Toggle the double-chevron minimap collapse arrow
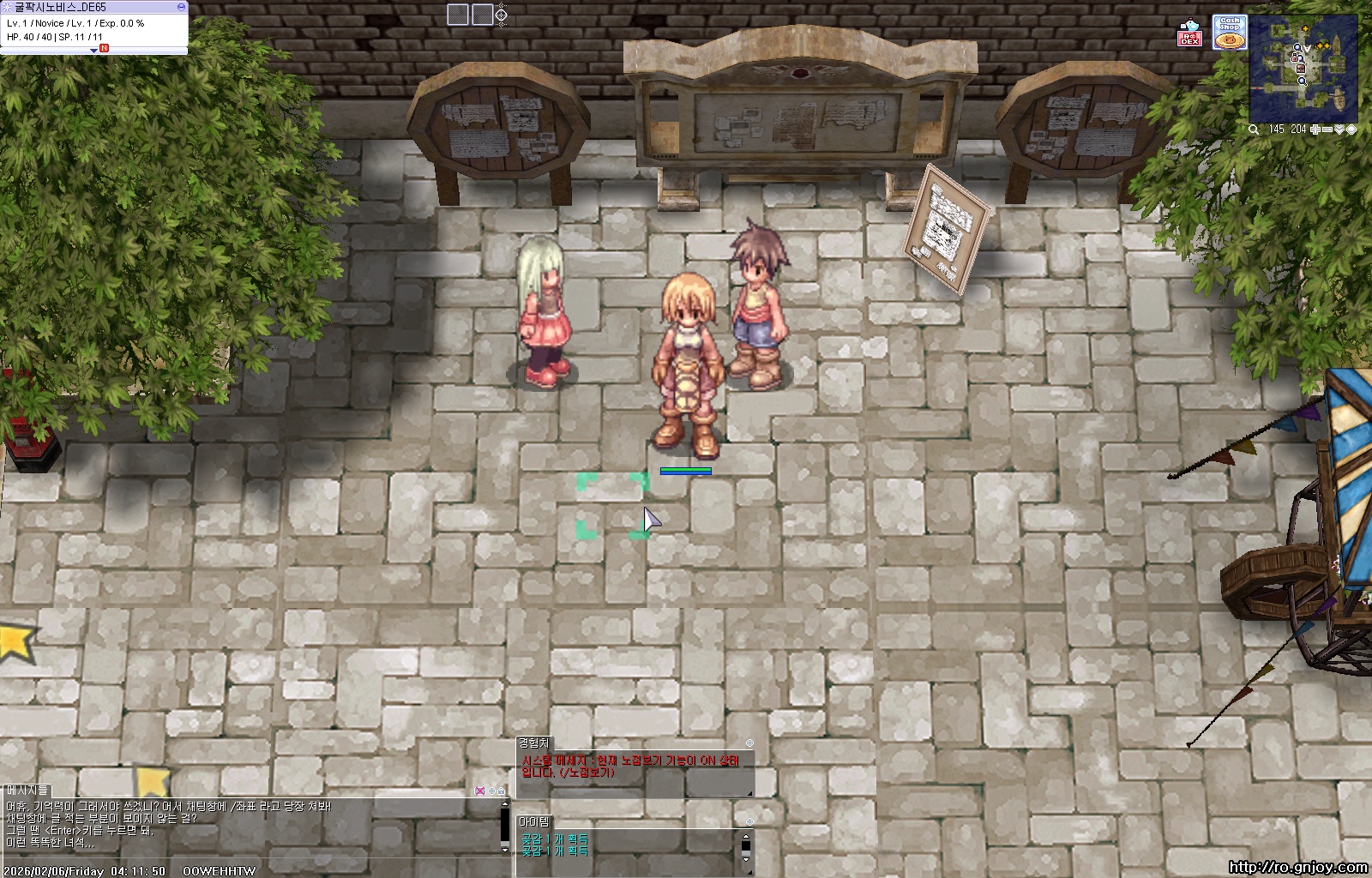 tap(1339, 129)
